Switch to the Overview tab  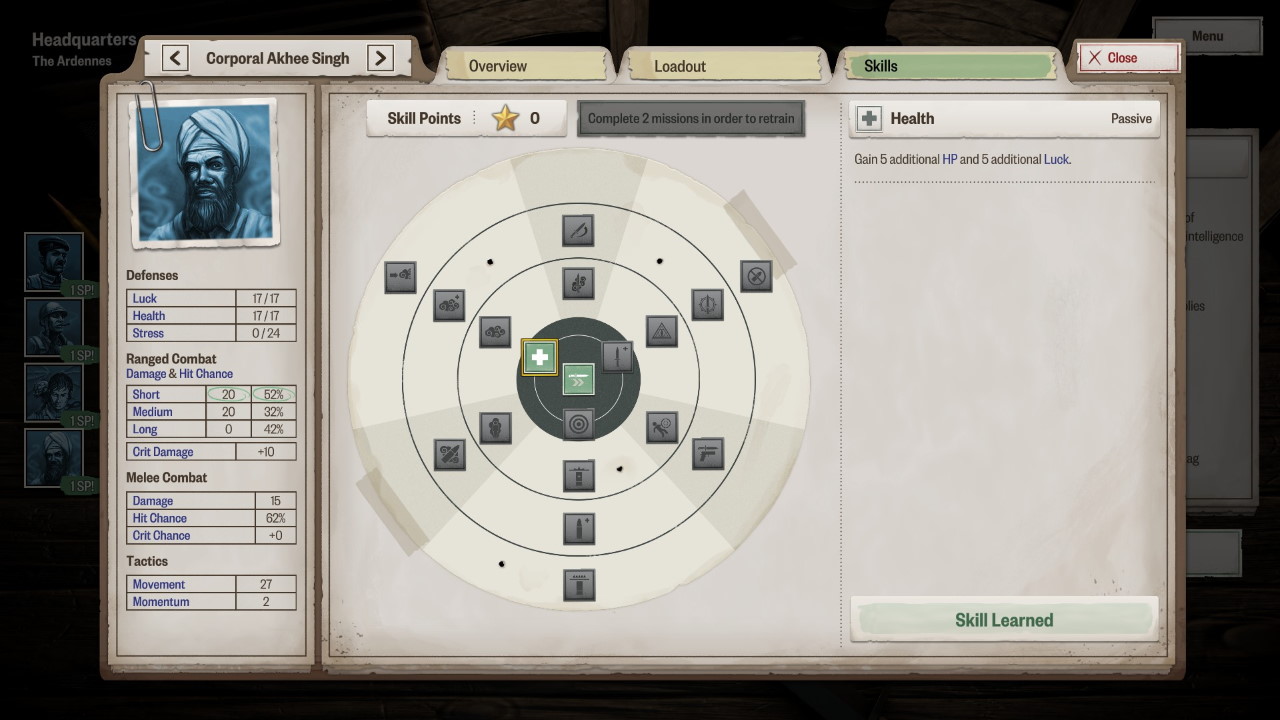526,66
